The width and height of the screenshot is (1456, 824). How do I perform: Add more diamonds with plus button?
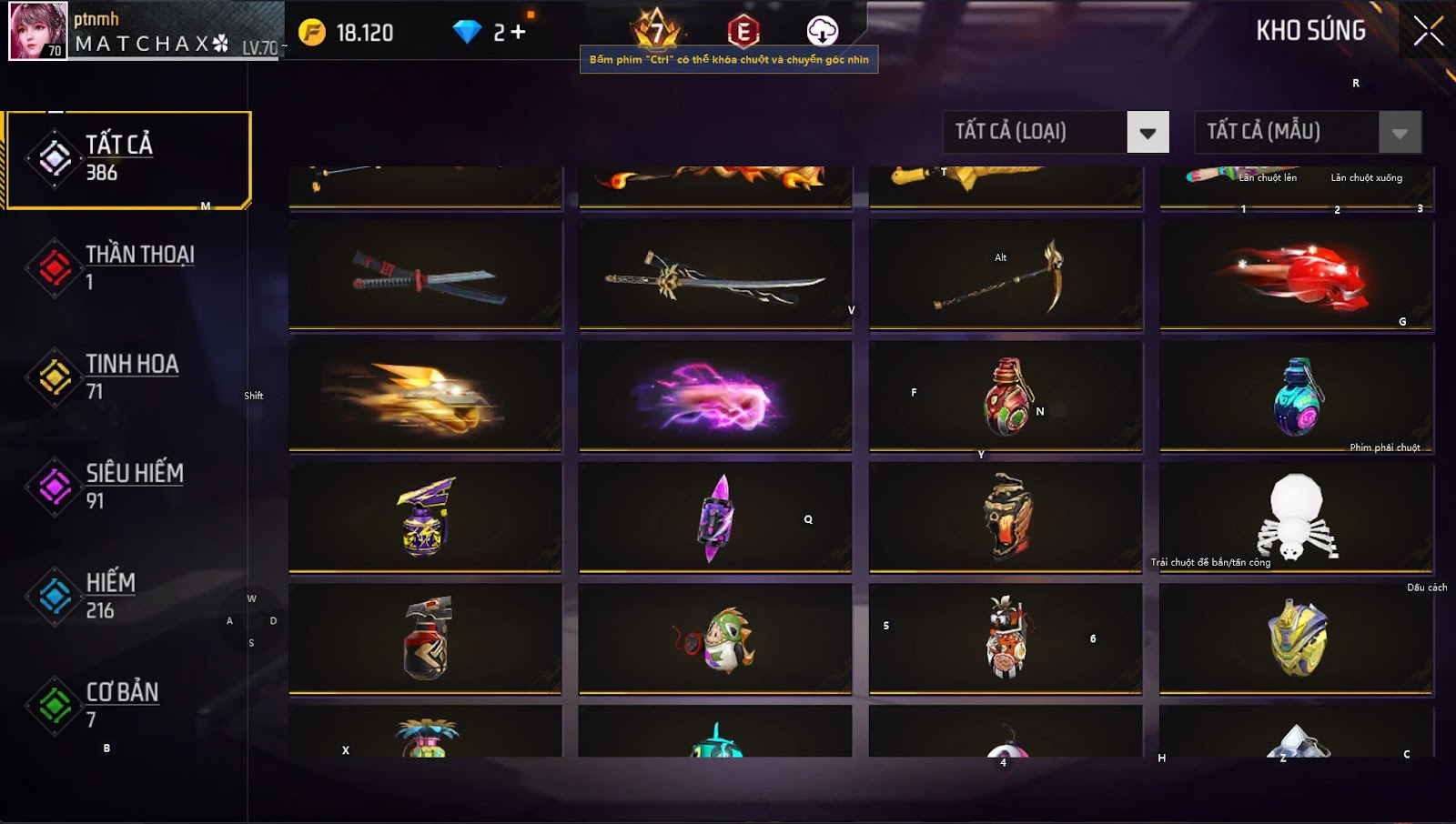(519, 33)
